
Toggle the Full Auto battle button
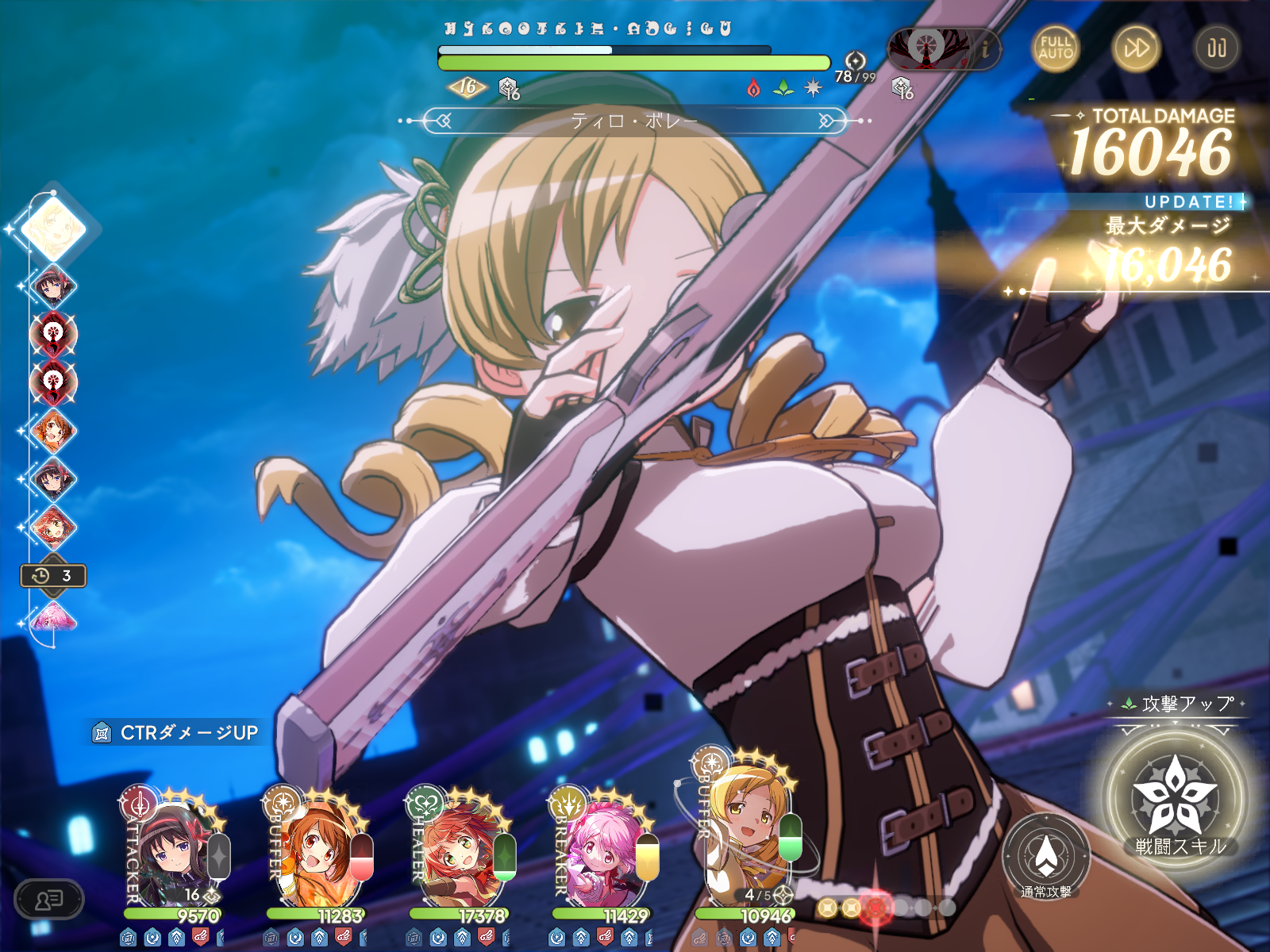pos(1055,48)
